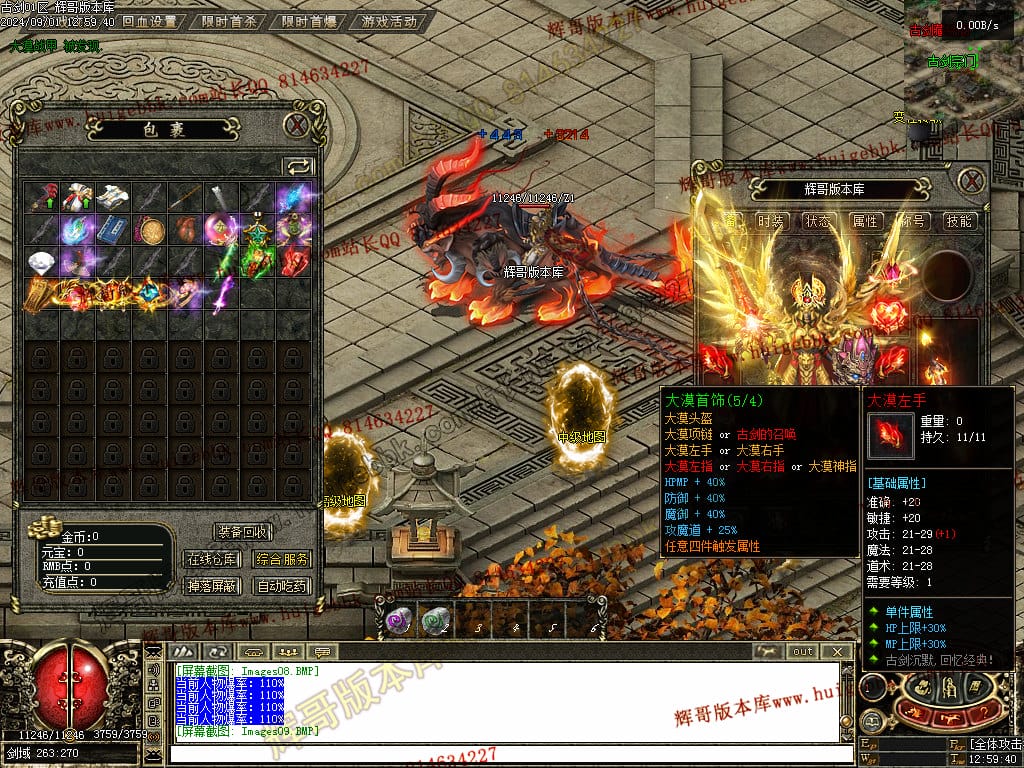This screenshot has width=1024, height=768.
Task: Click the bag sort arrows button
Action: tap(298, 166)
